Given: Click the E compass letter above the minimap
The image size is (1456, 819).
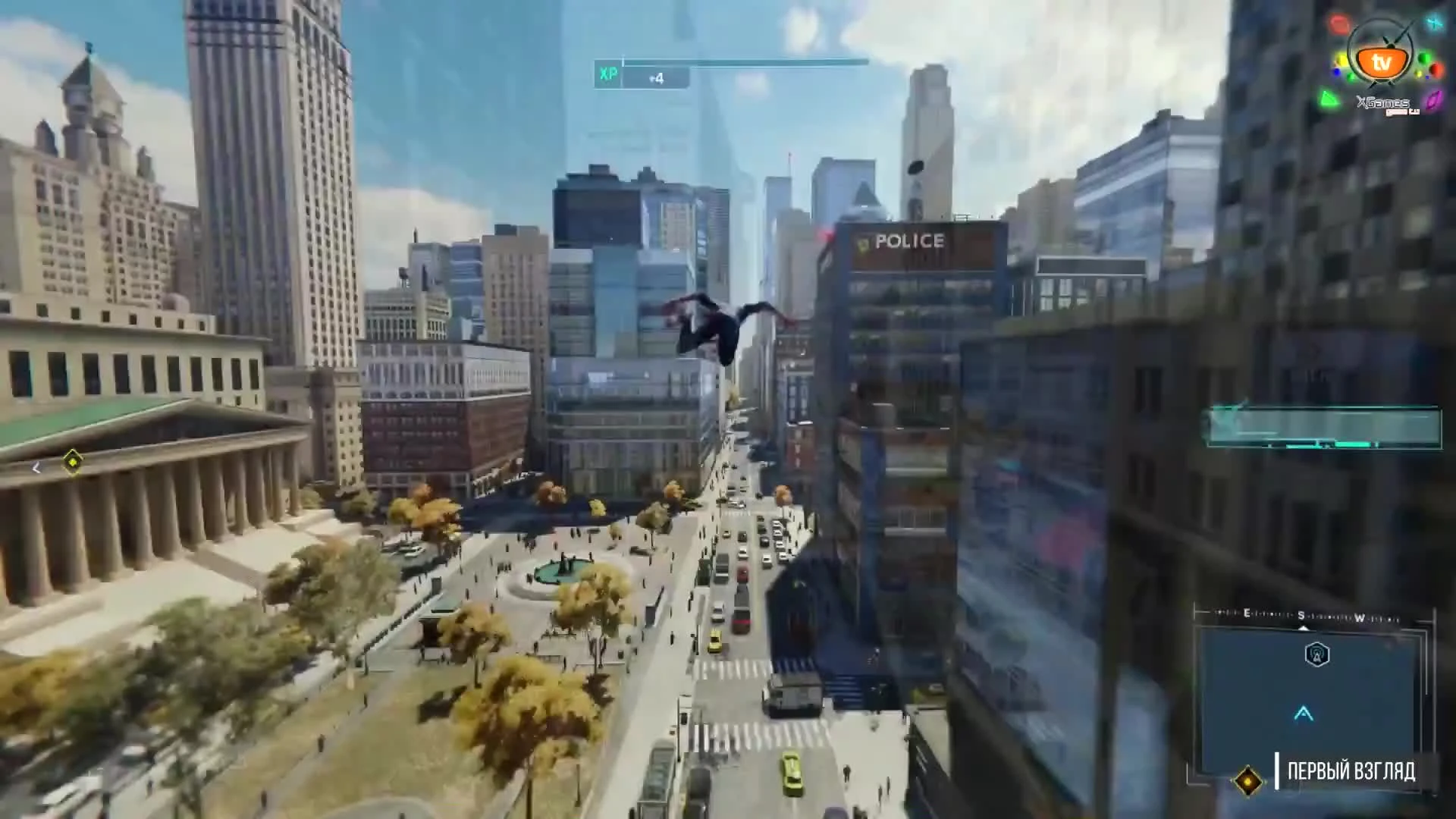Looking at the screenshot, I should coord(1247,613).
